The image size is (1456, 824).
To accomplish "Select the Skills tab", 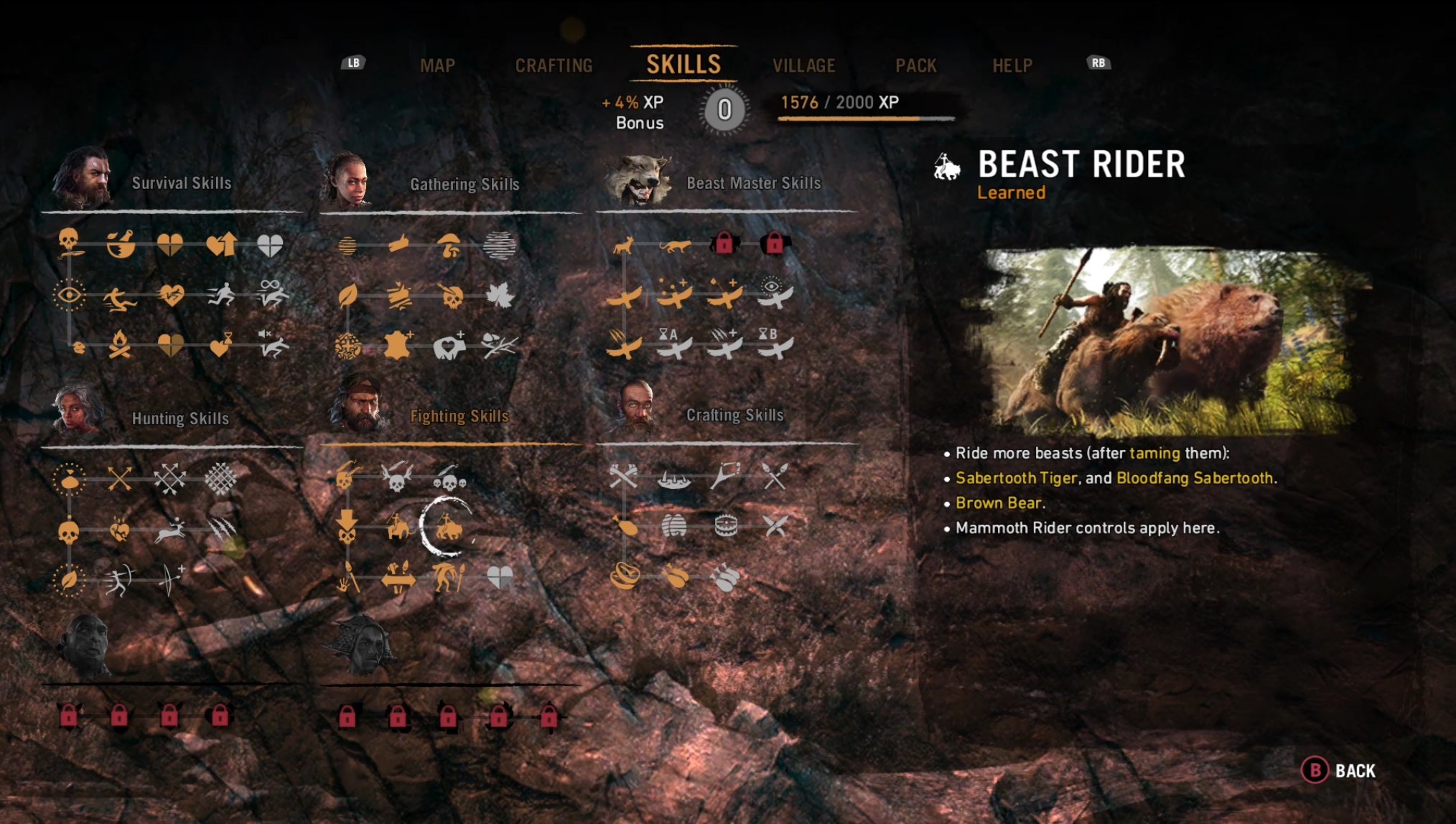I will (683, 65).
